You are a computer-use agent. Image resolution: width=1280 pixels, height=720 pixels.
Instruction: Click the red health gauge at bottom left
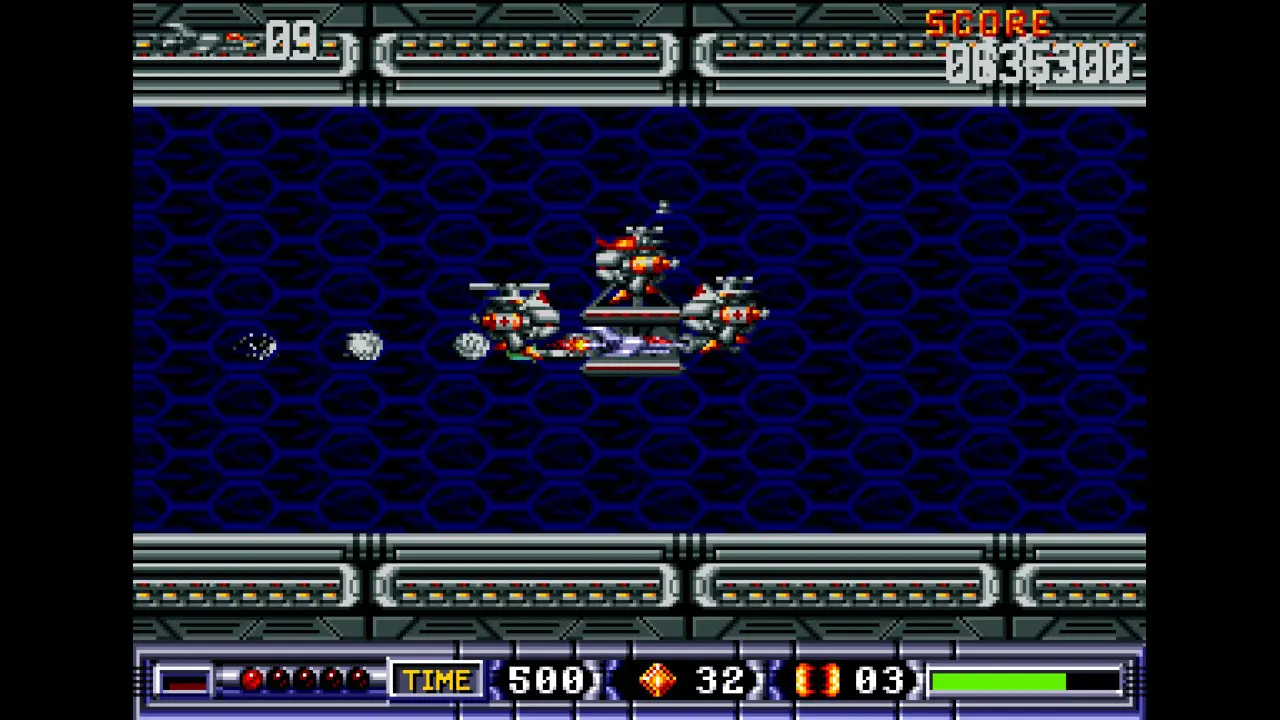coord(185,680)
